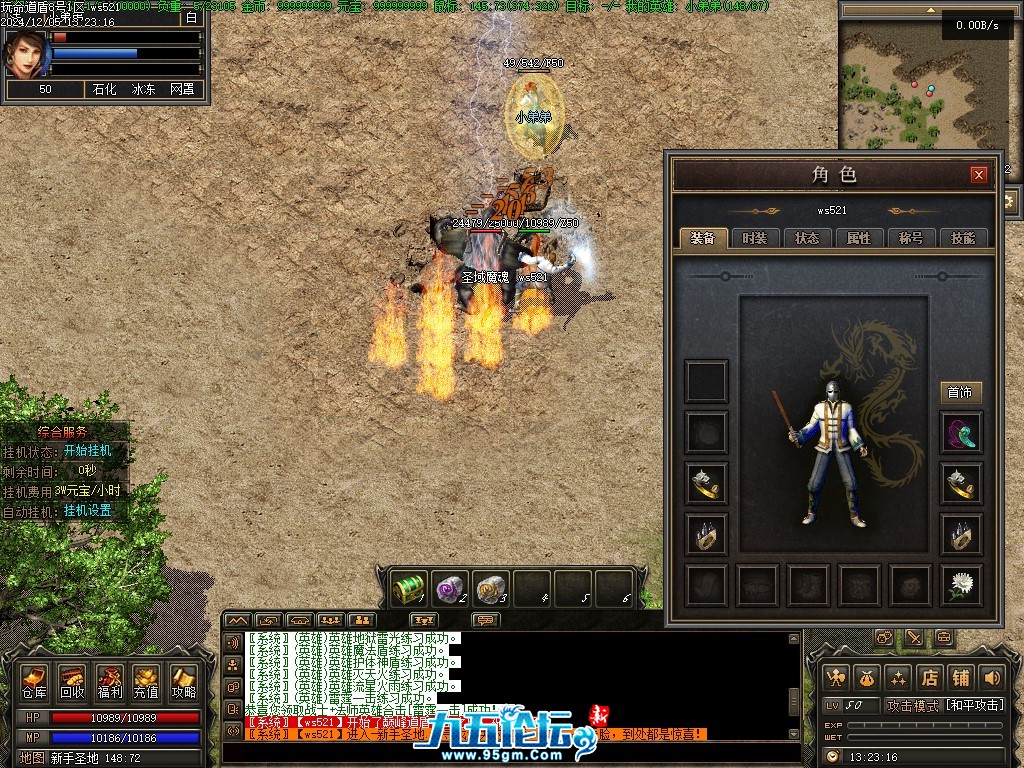Screen dimensions: 1024x768
Task: Open the 仓库 warehouse
Action: 34,682
